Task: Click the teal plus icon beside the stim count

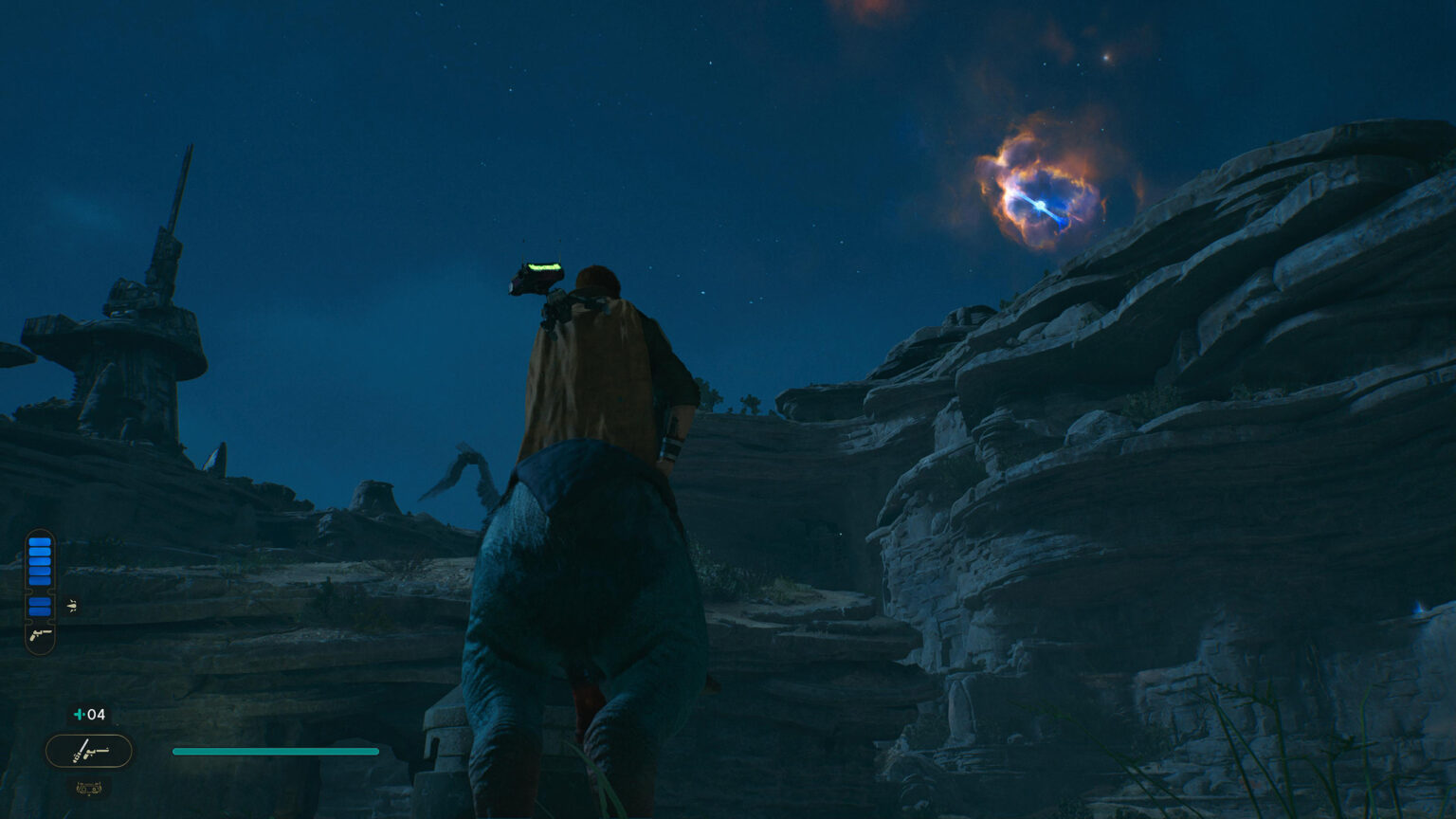Action: click(x=78, y=714)
